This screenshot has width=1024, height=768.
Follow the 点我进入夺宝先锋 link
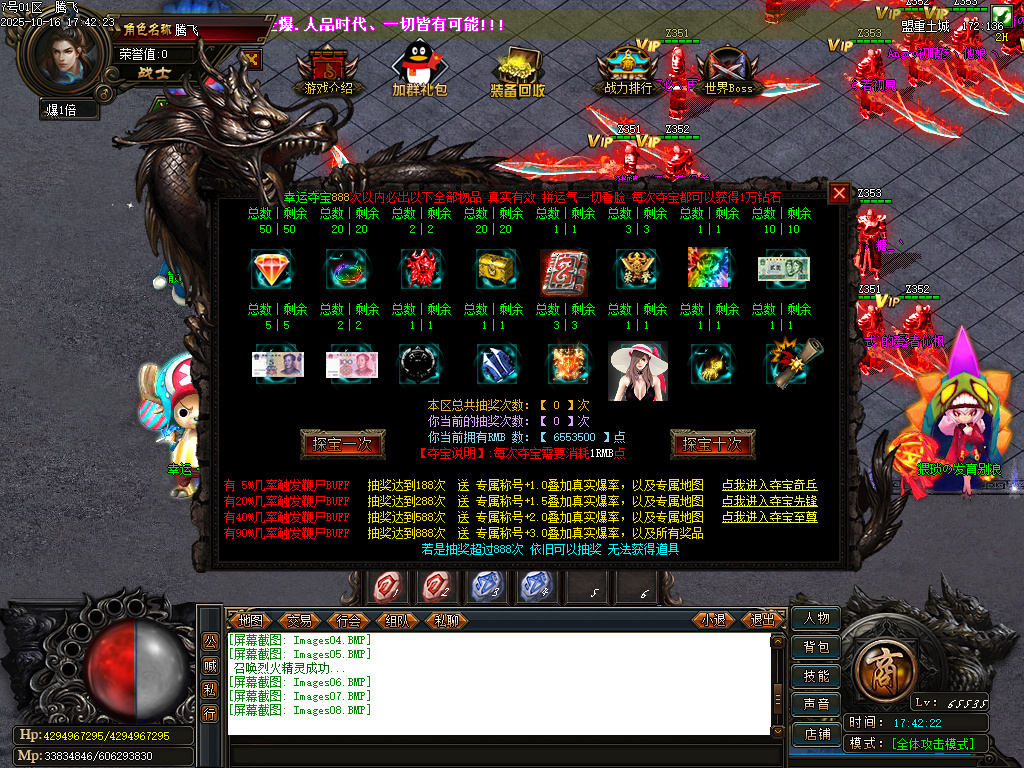point(769,501)
